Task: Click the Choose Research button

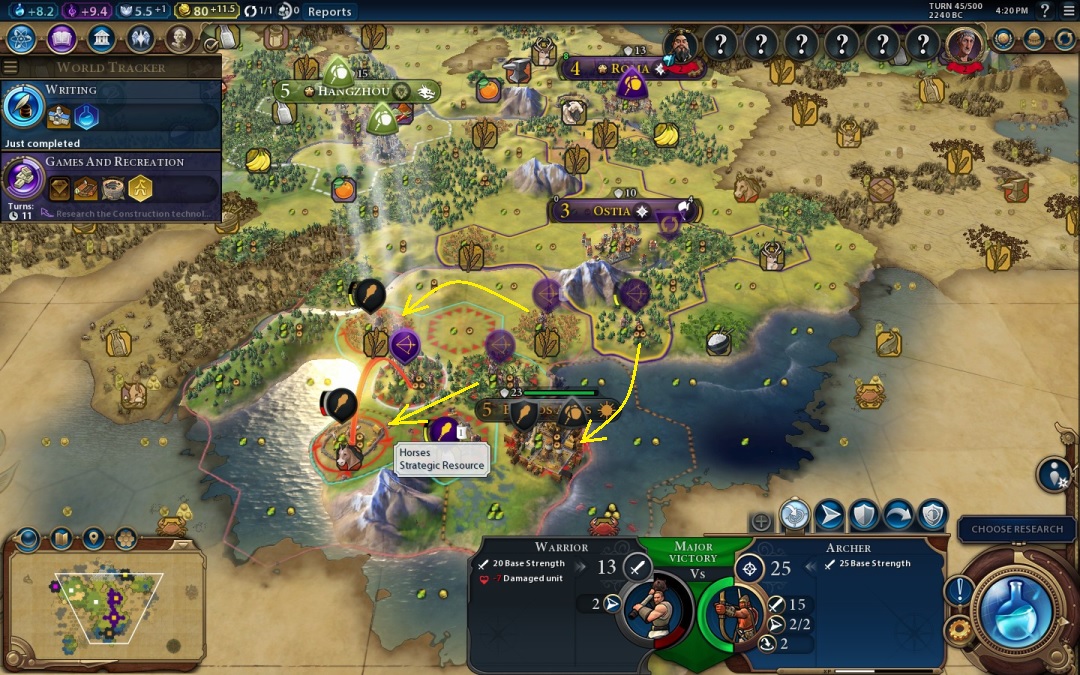Action: pyautogui.click(x=1017, y=529)
